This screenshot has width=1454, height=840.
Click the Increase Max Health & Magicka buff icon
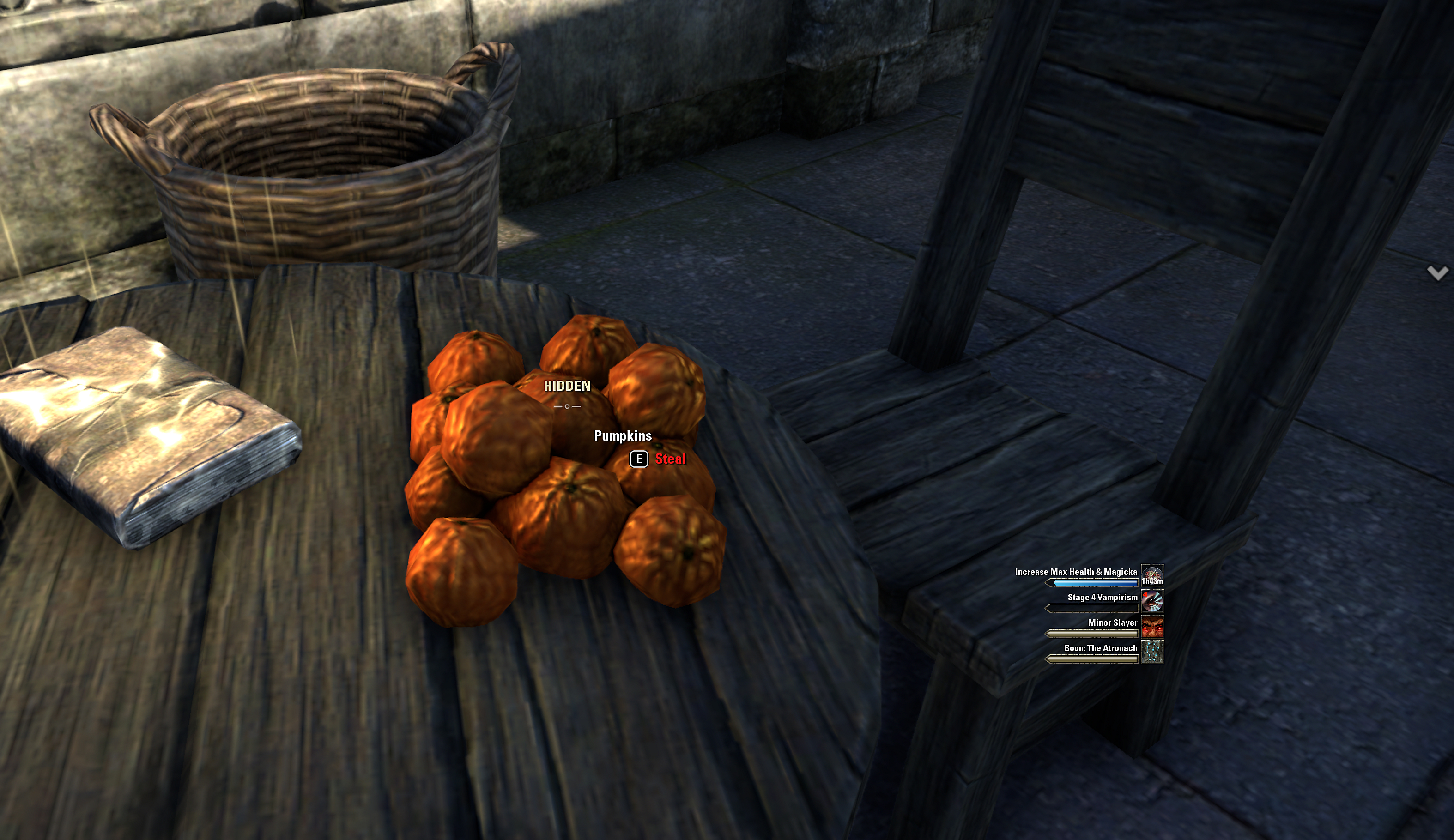[1152, 575]
